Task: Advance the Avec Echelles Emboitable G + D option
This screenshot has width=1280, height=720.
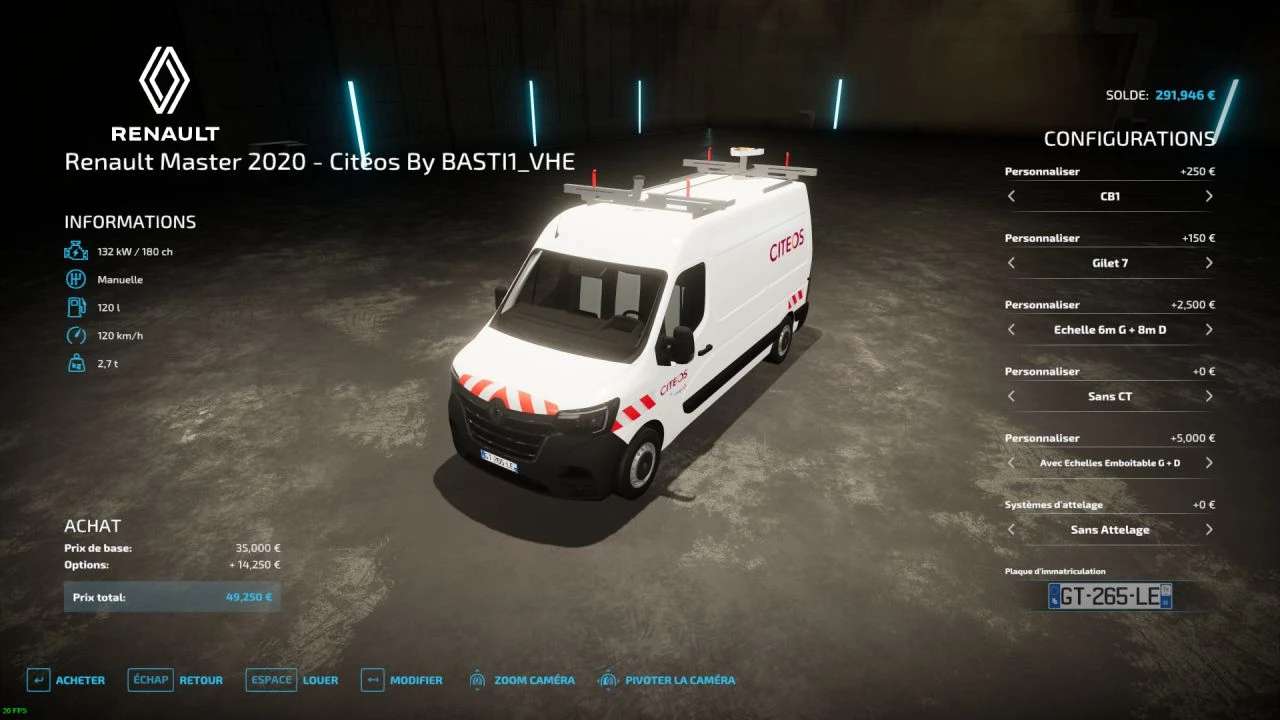Action: pos(1208,463)
